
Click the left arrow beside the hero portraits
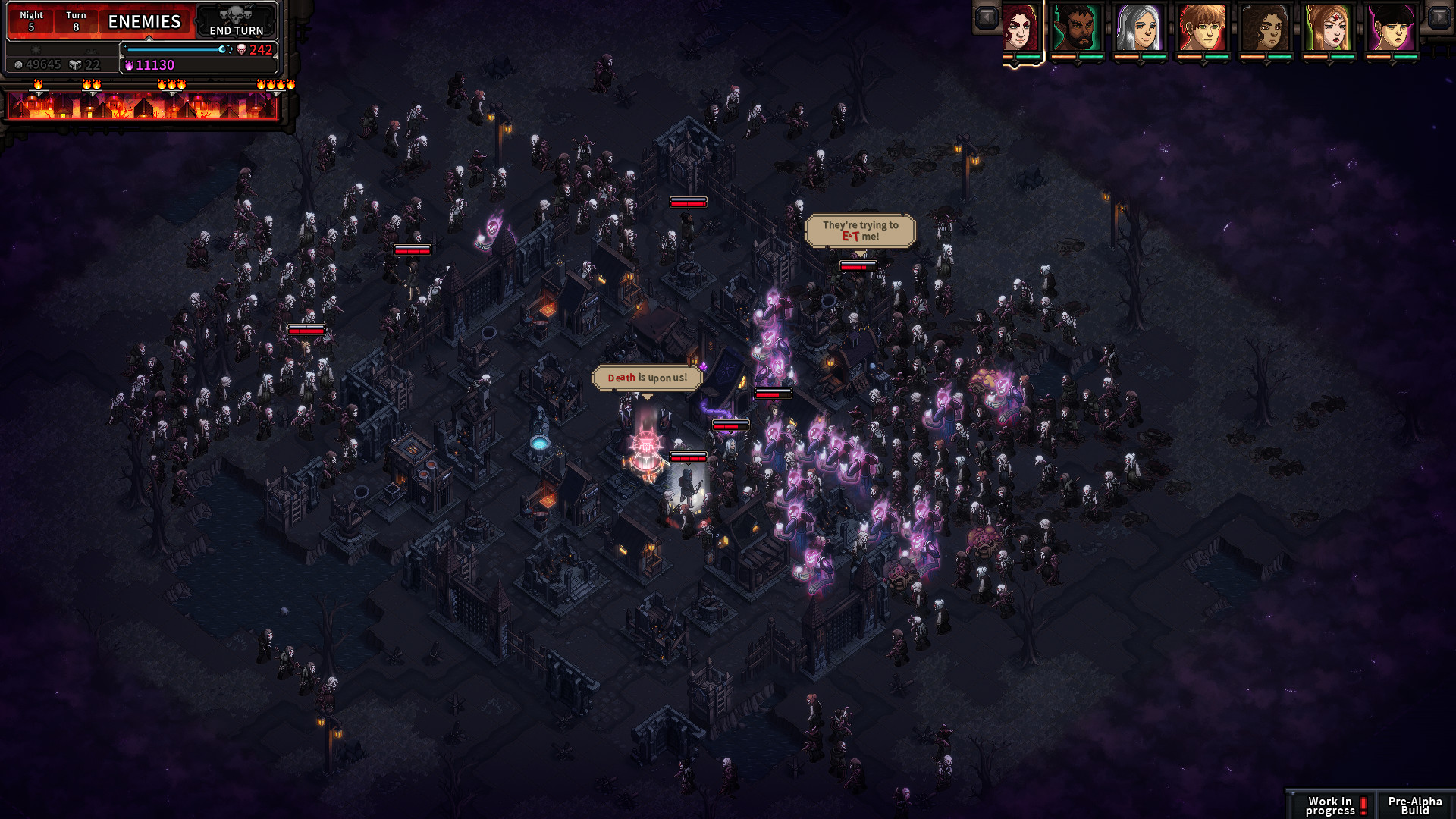coord(986,16)
